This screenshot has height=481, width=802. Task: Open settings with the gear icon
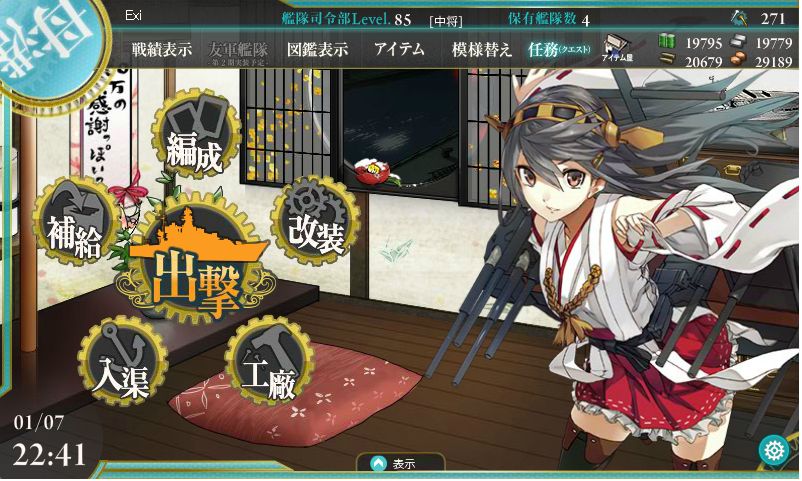point(773,450)
